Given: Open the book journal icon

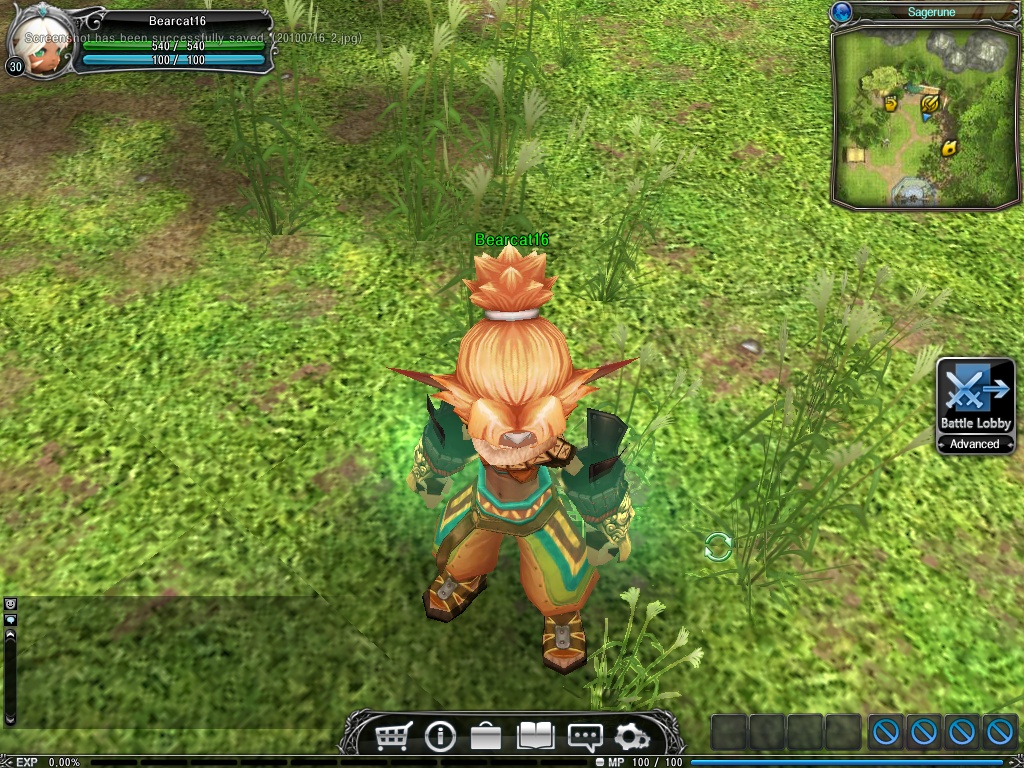Looking at the screenshot, I should tap(535, 737).
